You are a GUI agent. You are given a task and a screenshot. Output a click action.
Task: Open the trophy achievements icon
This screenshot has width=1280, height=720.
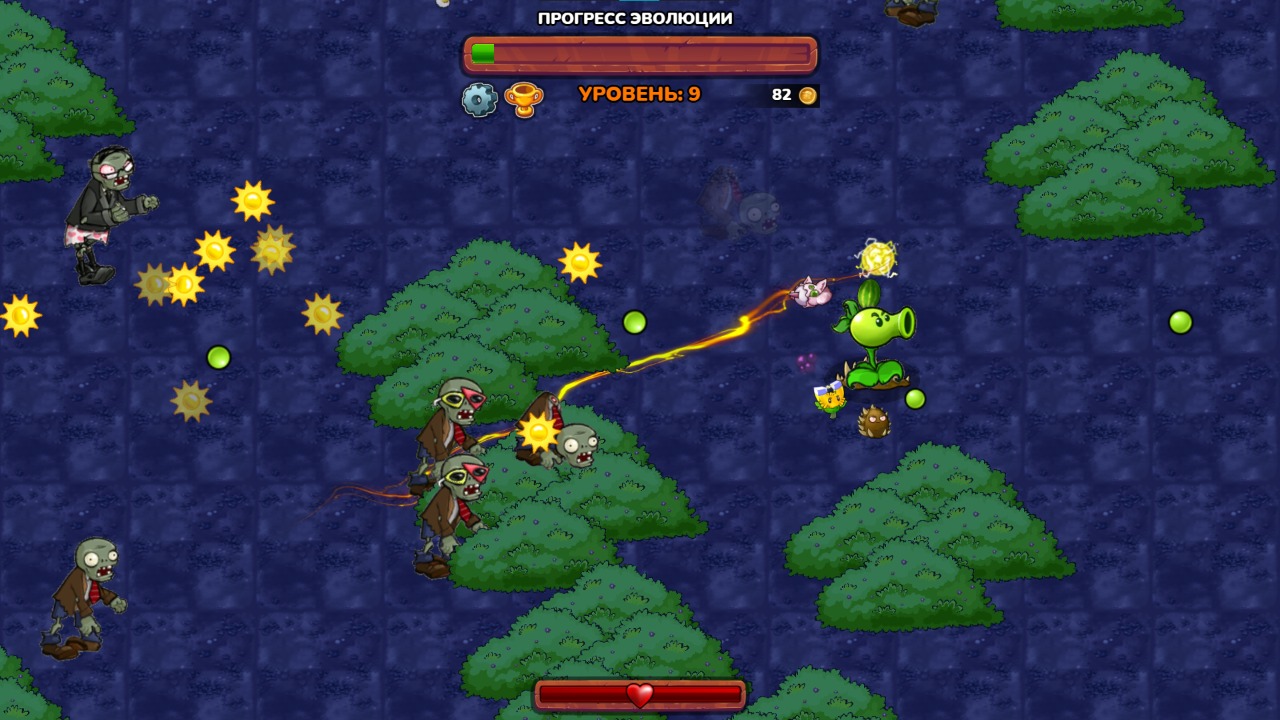pyautogui.click(x=525, y=98)
